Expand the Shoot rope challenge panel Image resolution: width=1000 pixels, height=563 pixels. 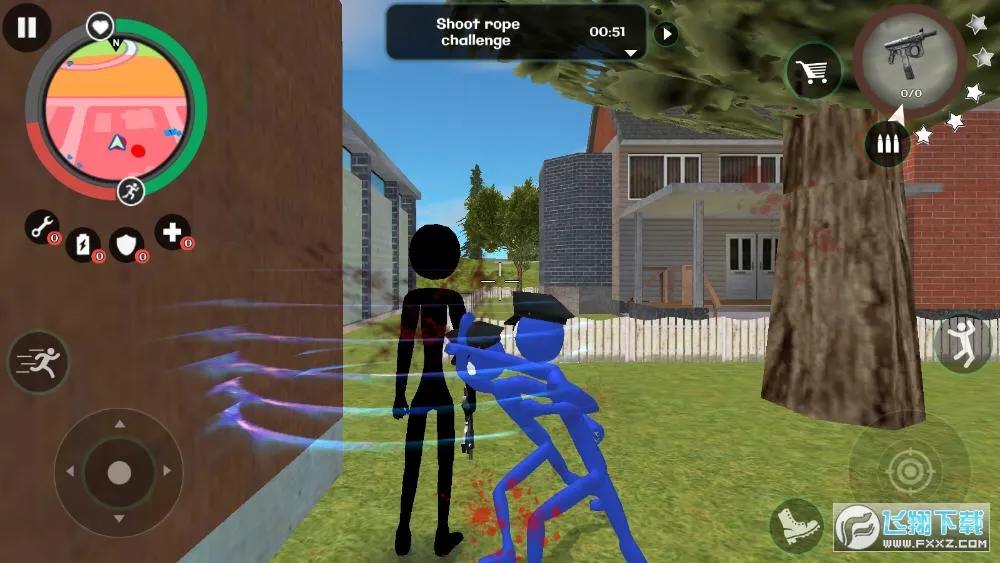[630, 52]
